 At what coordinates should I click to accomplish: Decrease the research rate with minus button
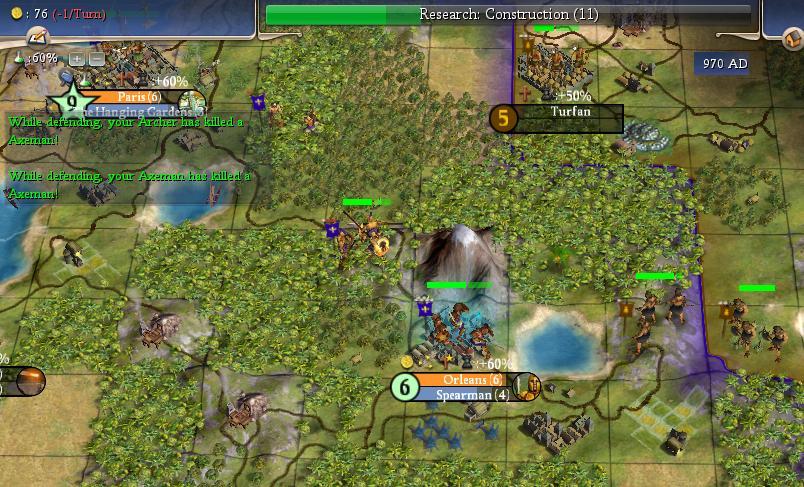point(96,59)
